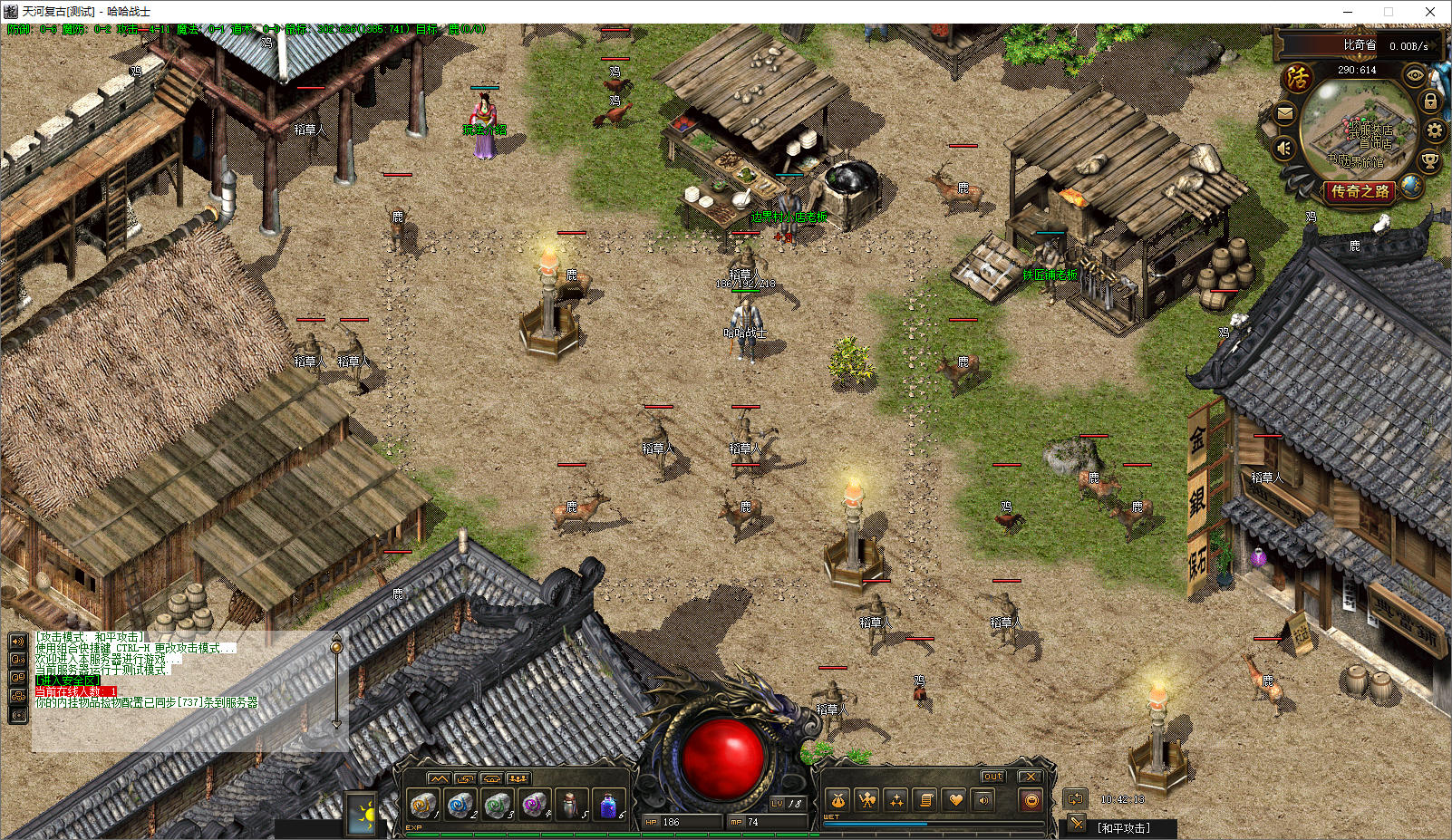Open the bag inventory icon
1452x840 pixels.
pyautogui.click(x=838, y=800)
